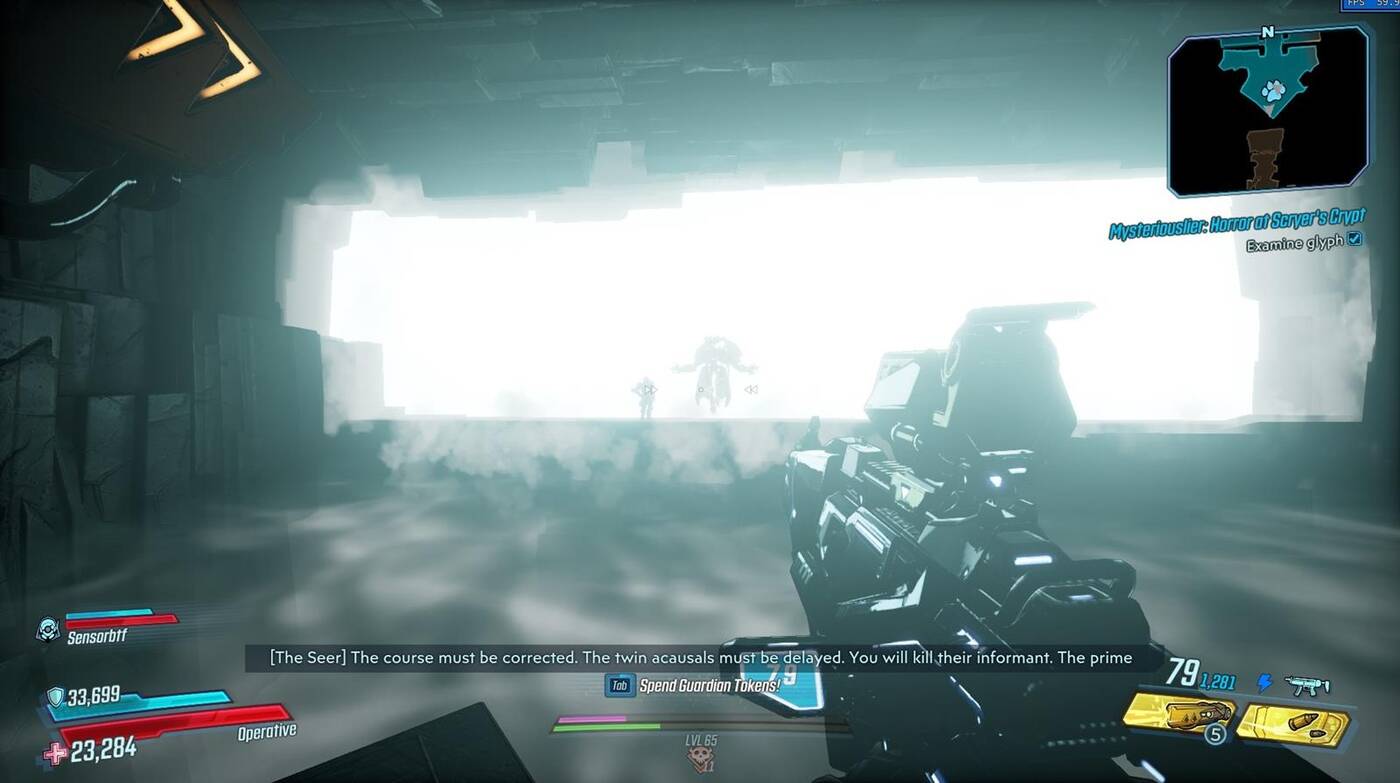
Task: Click the Sensorbtf teammate portrait
Action: pyautogui.click(x=47, y=629)
